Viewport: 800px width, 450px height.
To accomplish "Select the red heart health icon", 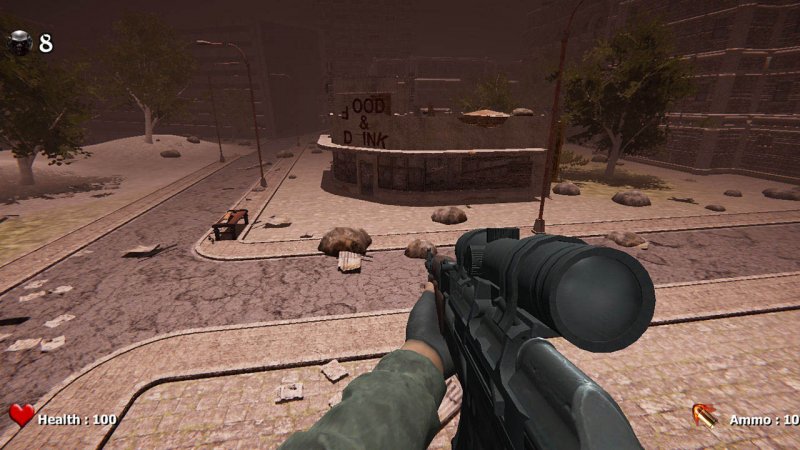I will tap(21, 416).
